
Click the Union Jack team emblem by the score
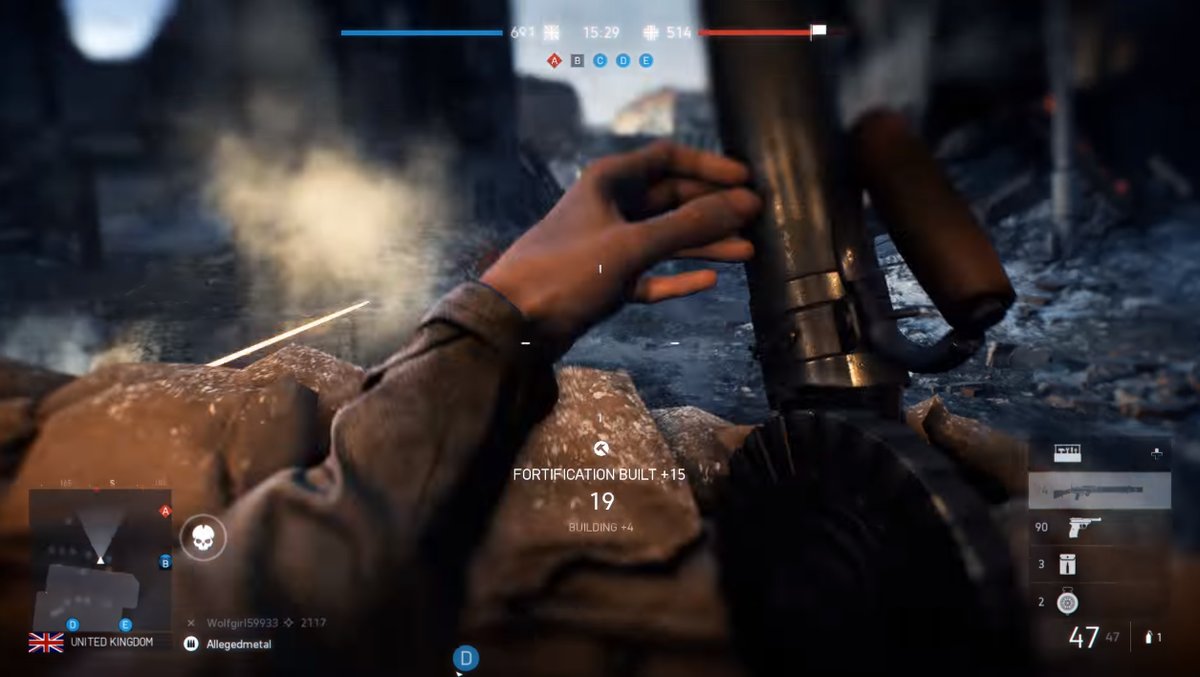click(x=551, y=32)
